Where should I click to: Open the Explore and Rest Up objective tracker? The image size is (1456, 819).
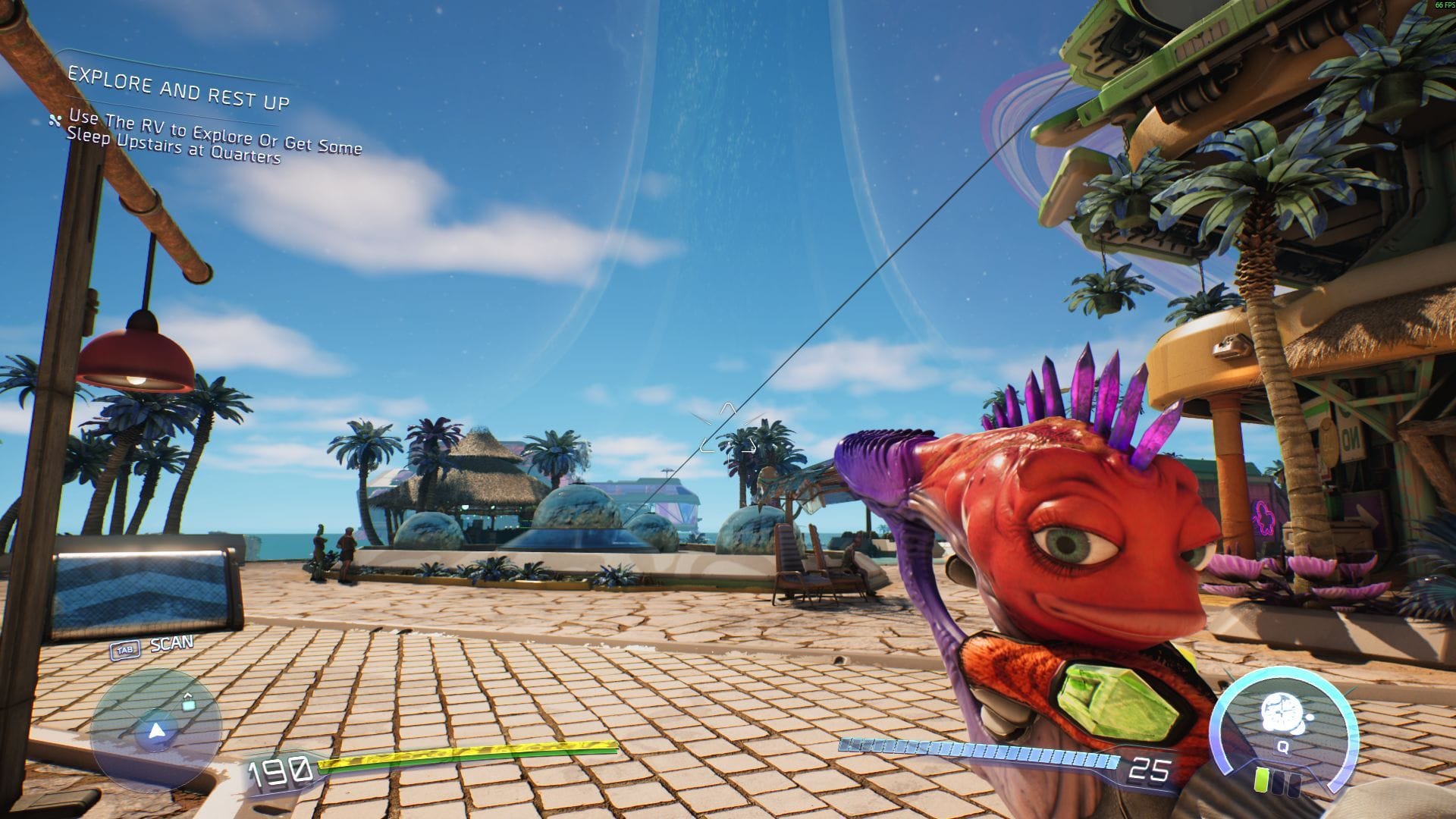pyautogui.click(x=178, y=88)
